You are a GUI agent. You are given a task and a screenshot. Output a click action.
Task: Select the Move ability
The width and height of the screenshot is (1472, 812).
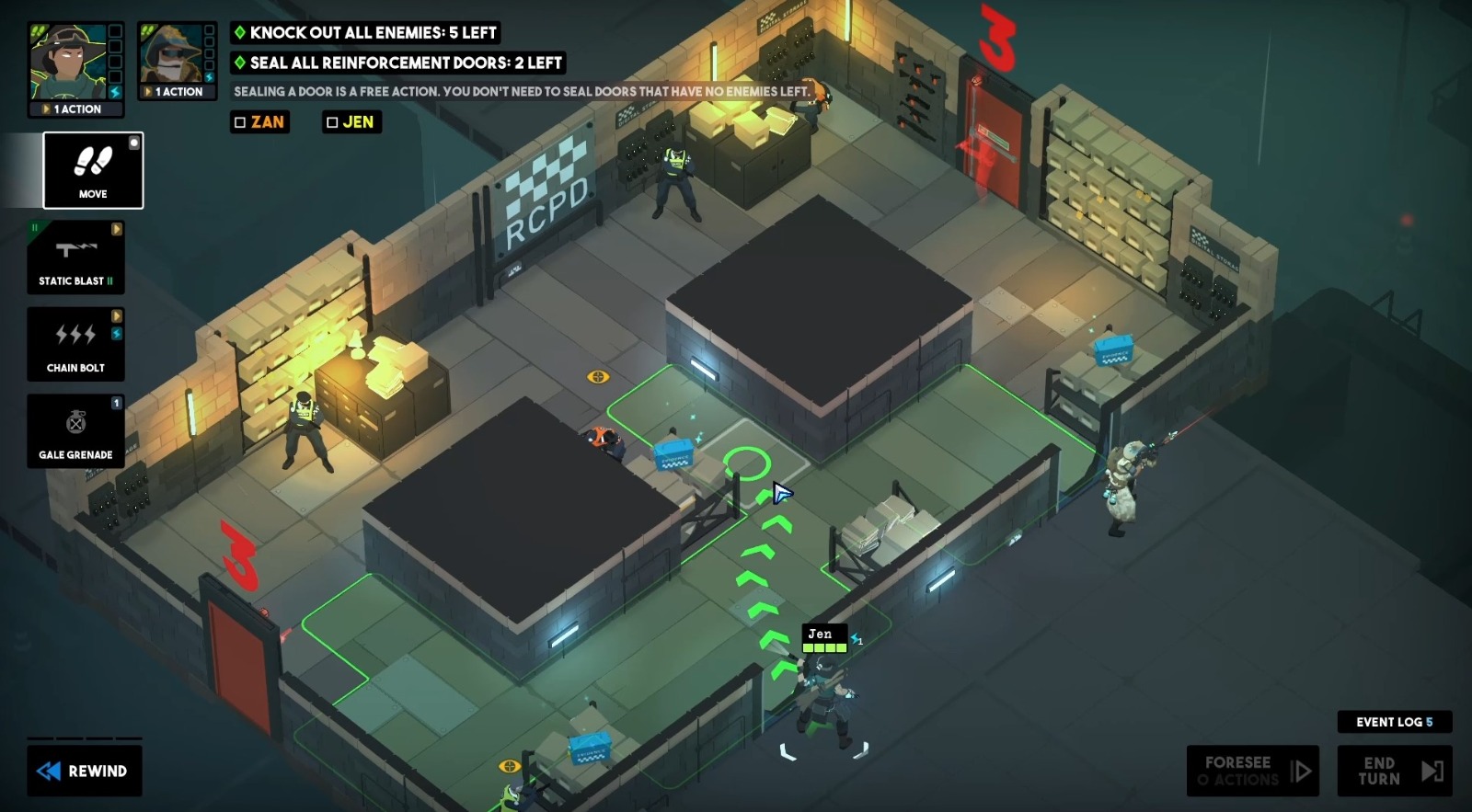[92, 170]
